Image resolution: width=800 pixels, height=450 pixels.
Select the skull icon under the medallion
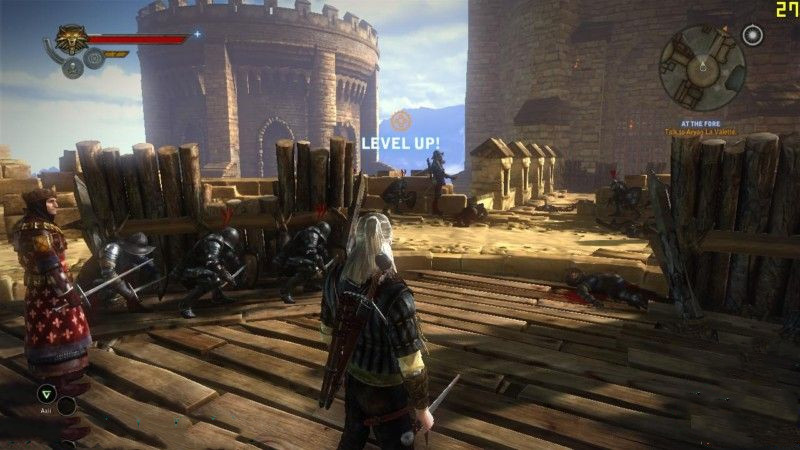[72, 67]
